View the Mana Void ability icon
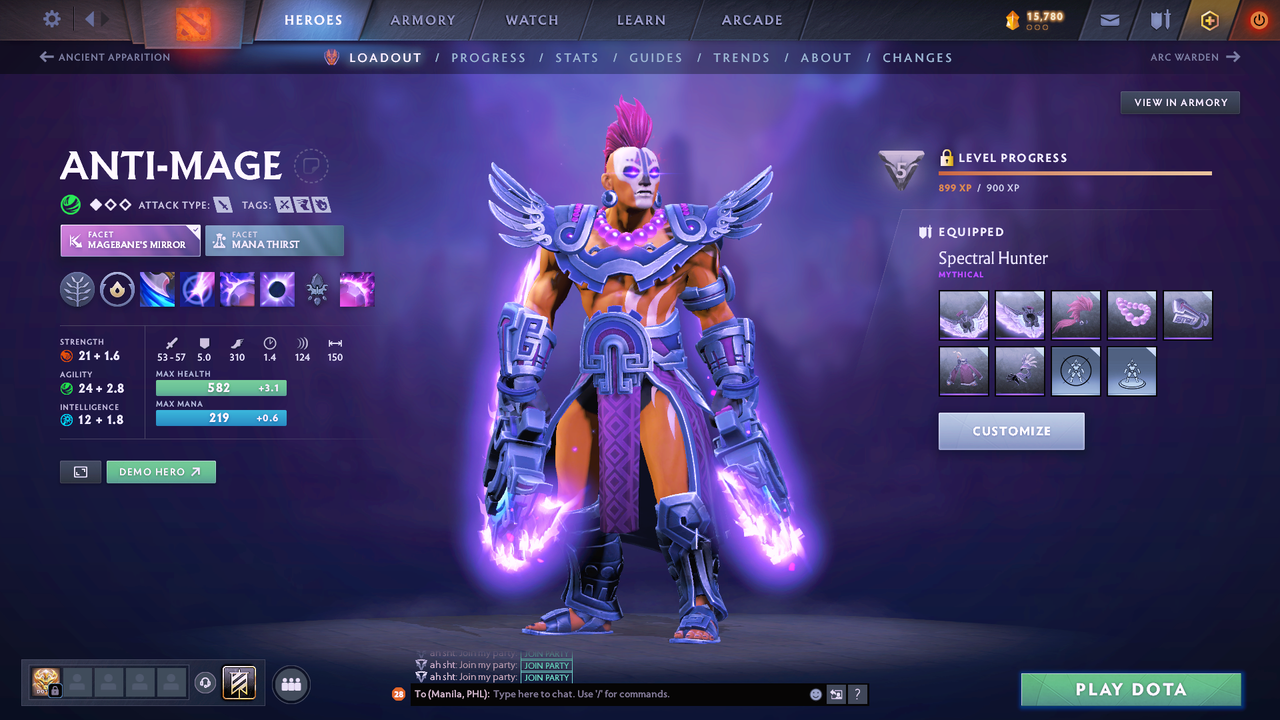 click(x=277, y=290)
